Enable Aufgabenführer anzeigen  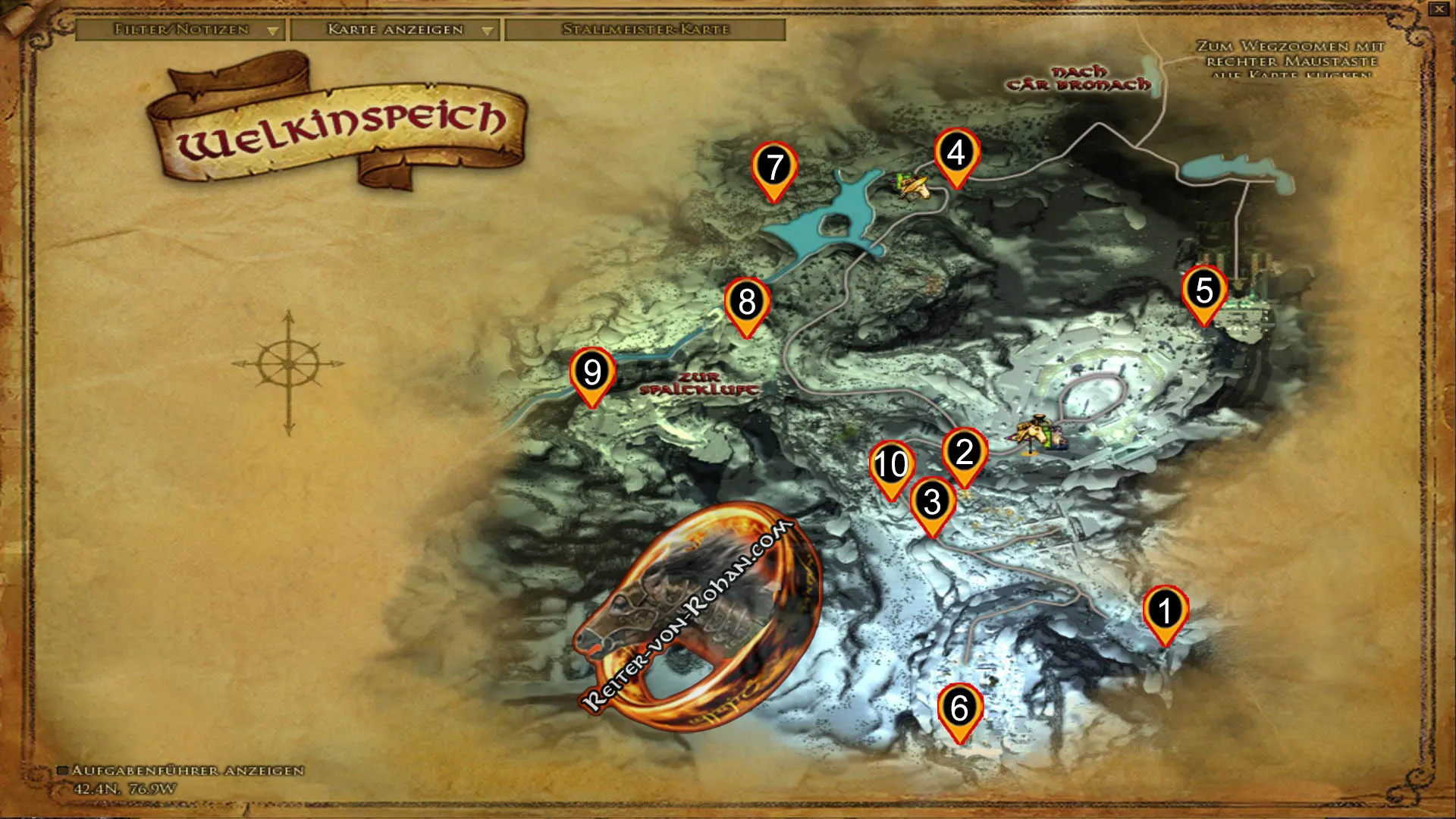[x=65, y=770]
